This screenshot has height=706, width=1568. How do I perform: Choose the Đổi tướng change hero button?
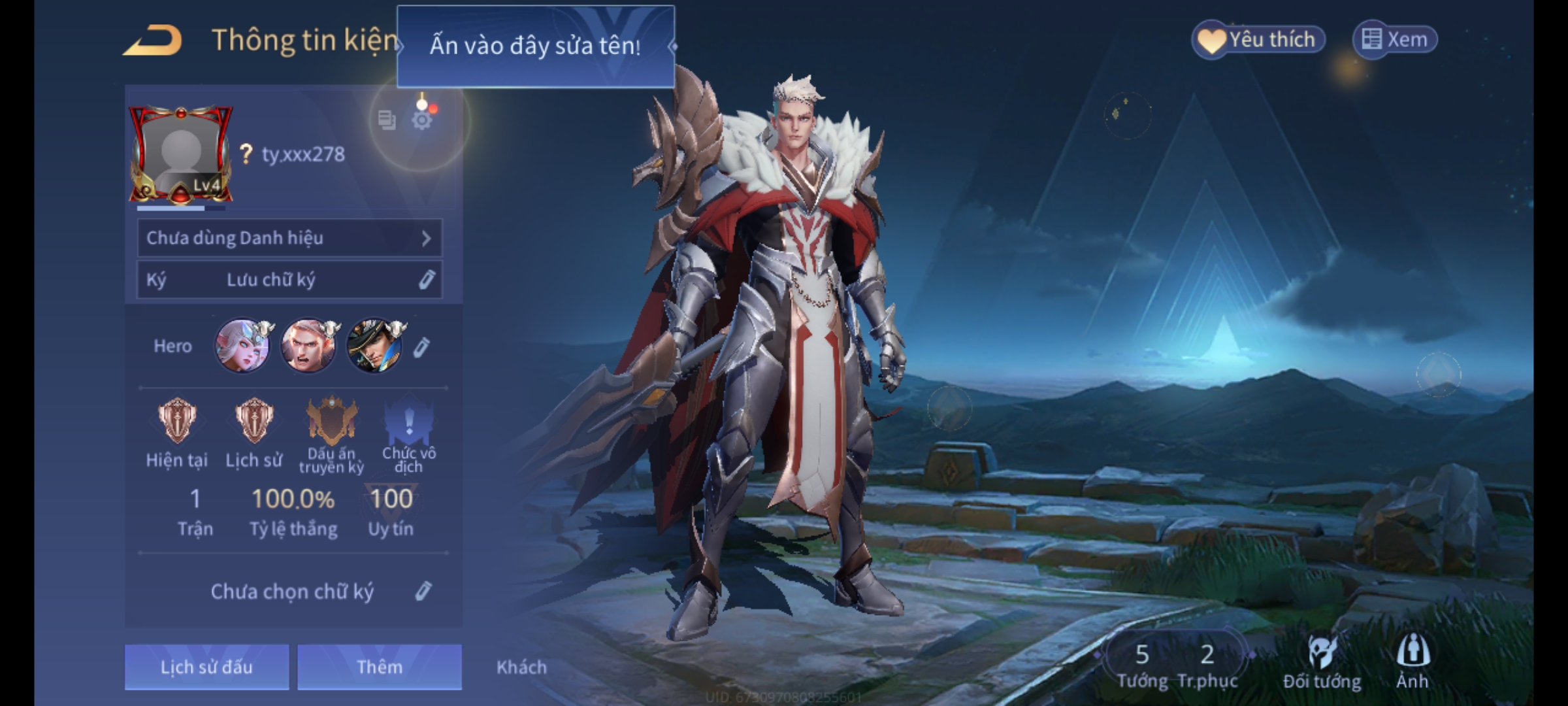click(1322, 662)
